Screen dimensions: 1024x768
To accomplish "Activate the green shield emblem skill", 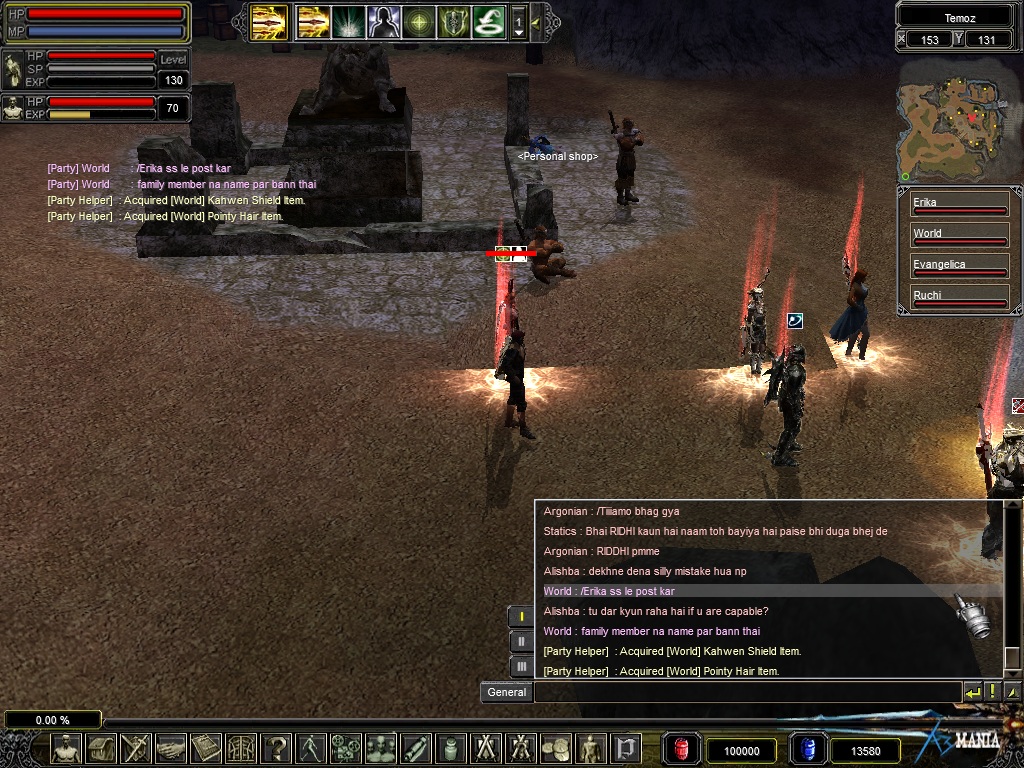I will (453, 21).
